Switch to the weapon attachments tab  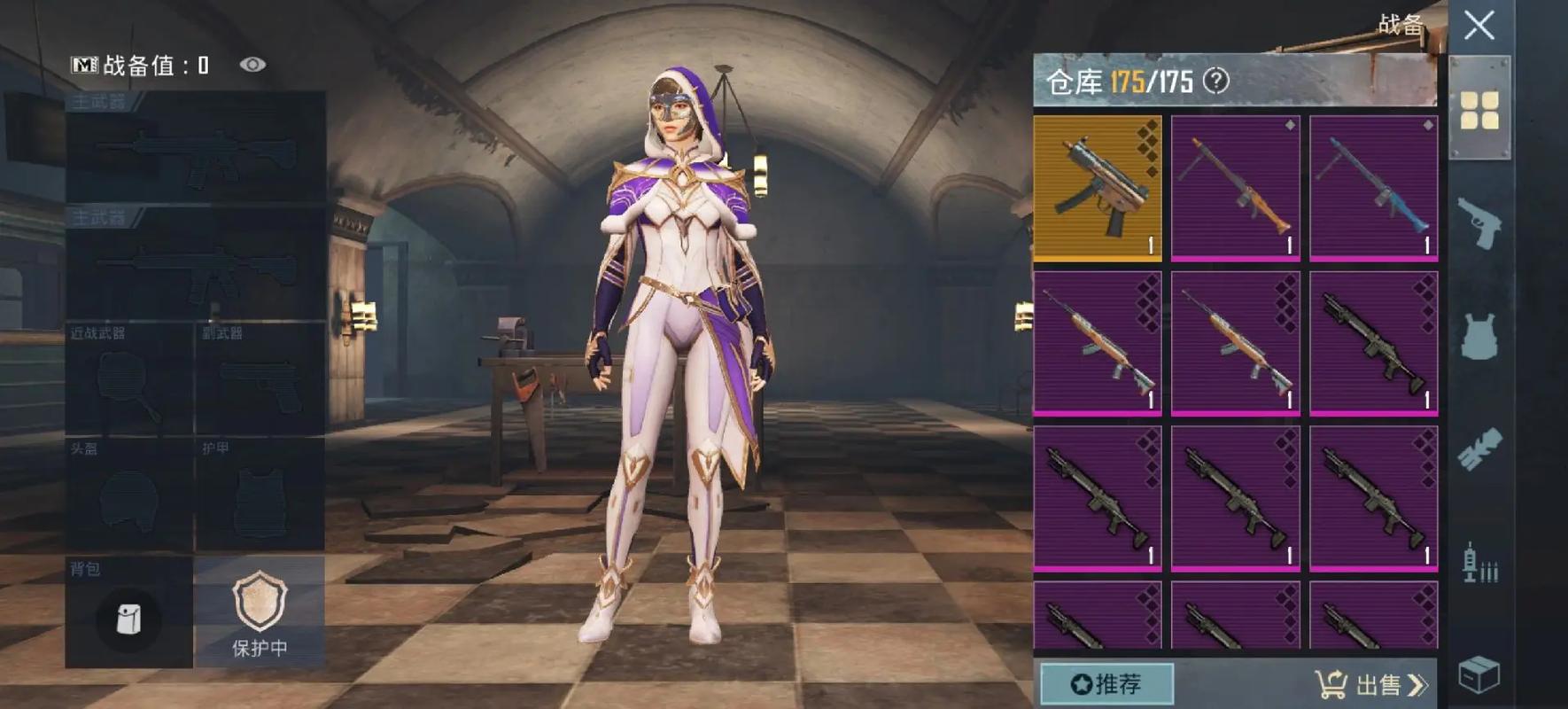pyautogui.click(x=1479, y=449)
